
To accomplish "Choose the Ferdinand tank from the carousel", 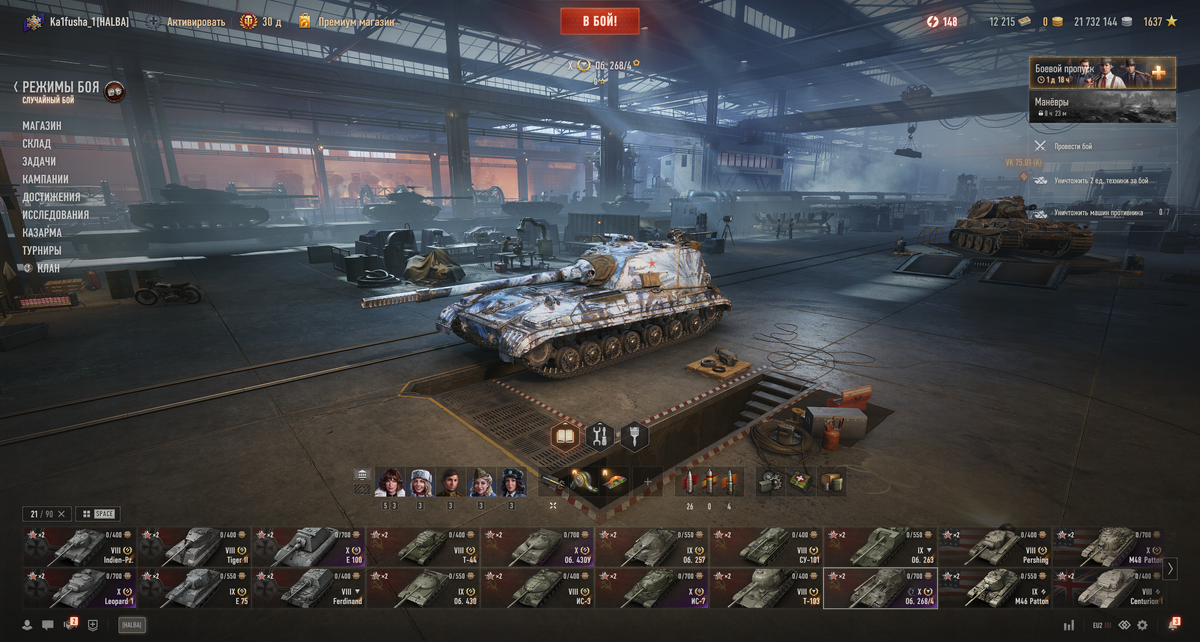I will (308, 589).
